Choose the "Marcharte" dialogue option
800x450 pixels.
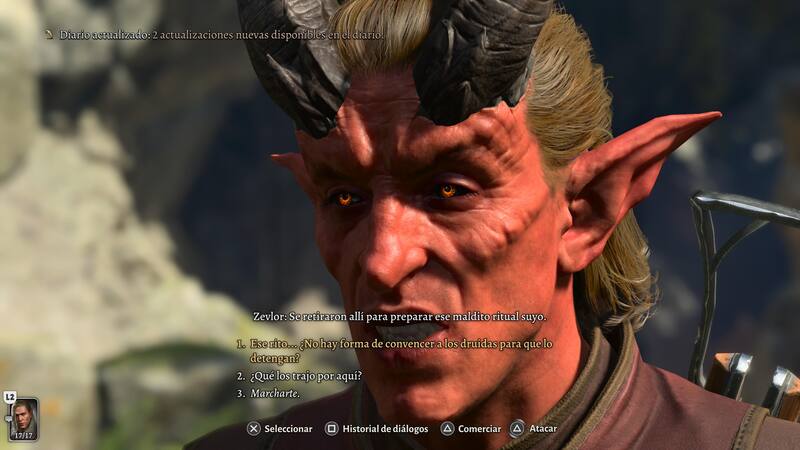point(273,393)
